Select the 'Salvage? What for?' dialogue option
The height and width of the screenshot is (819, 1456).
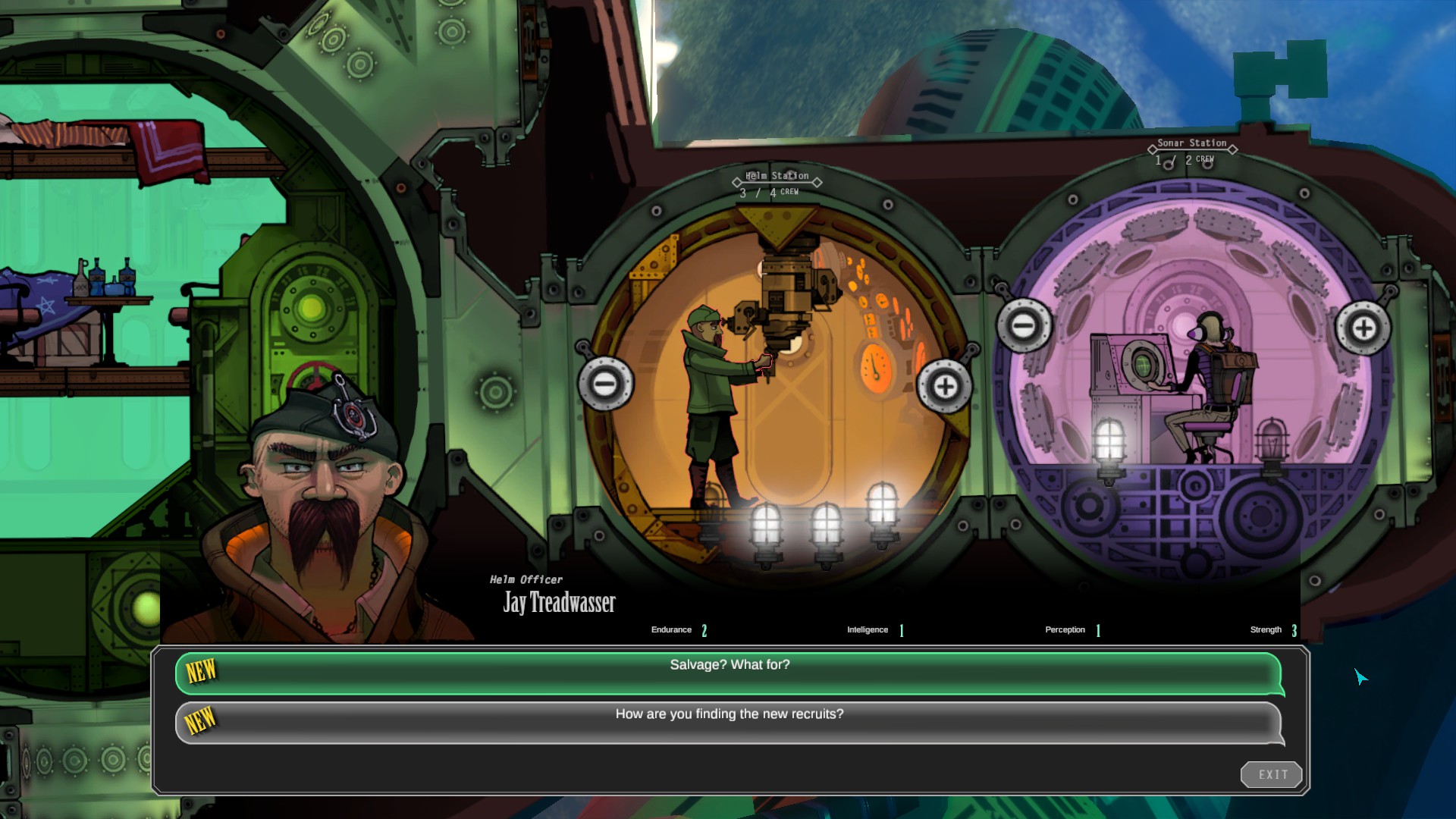point(728,664)
